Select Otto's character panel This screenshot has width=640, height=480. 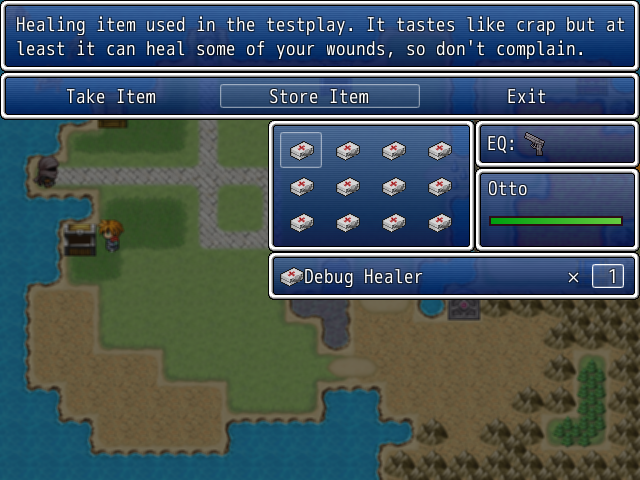556,208
